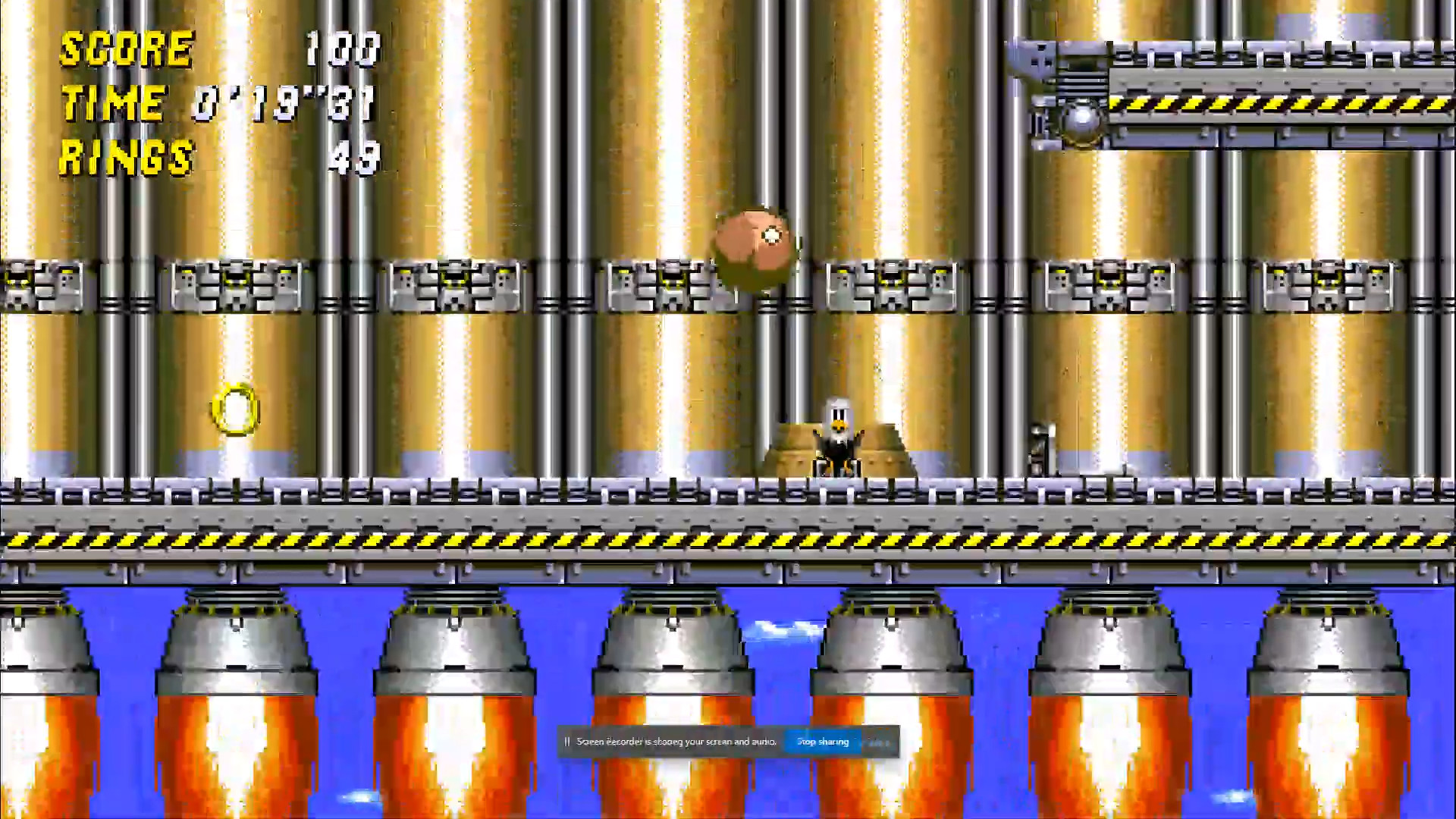Viewport: 1456px width, 819px height.
Task: Click the Hide option on the sharing notification
Action: 877,742
